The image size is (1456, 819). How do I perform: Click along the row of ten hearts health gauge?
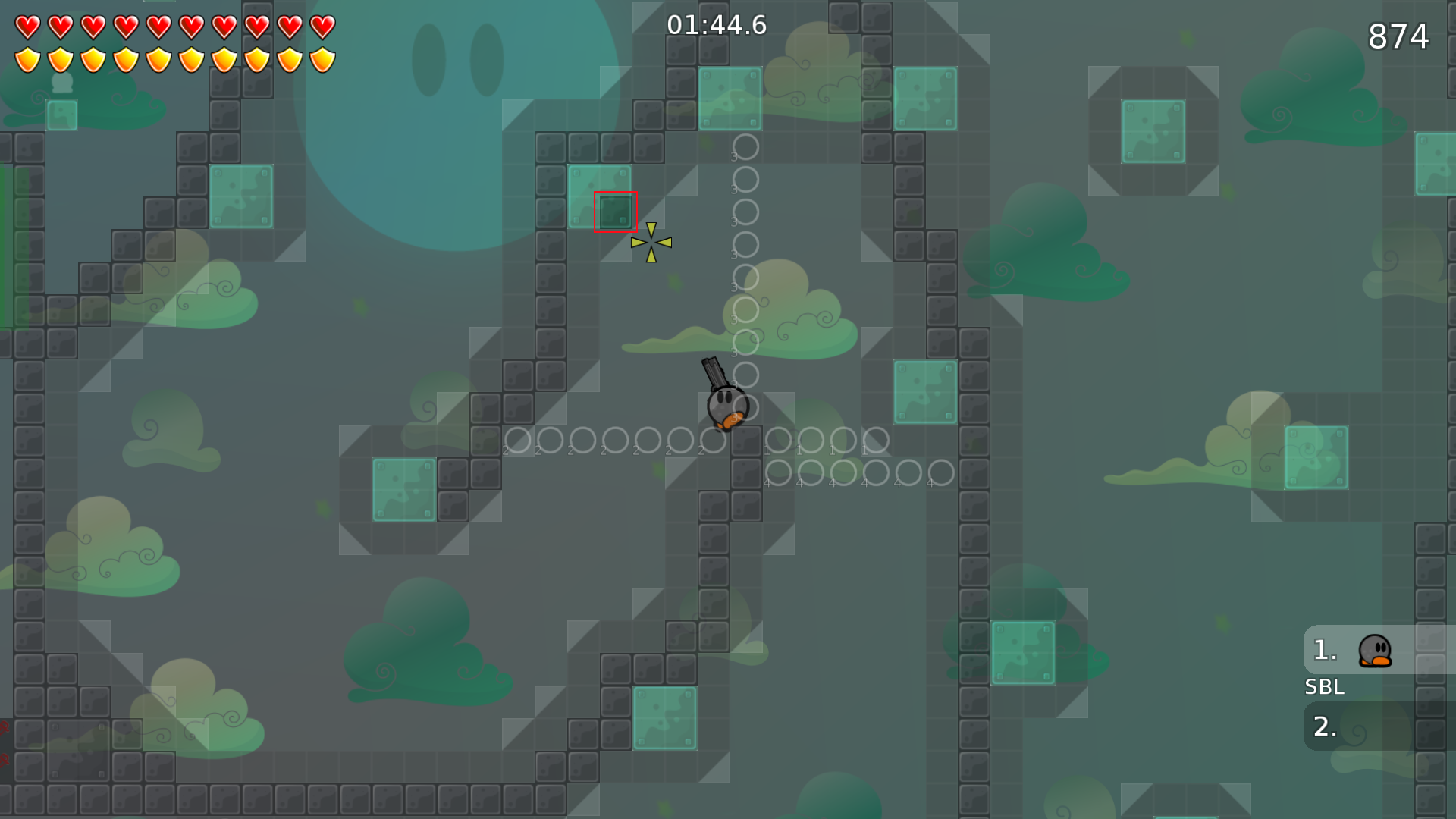174,25
